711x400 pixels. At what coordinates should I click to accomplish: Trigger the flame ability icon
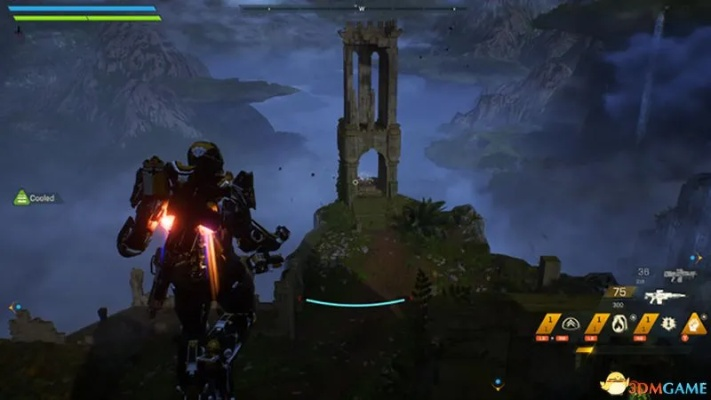pos(619,322)
